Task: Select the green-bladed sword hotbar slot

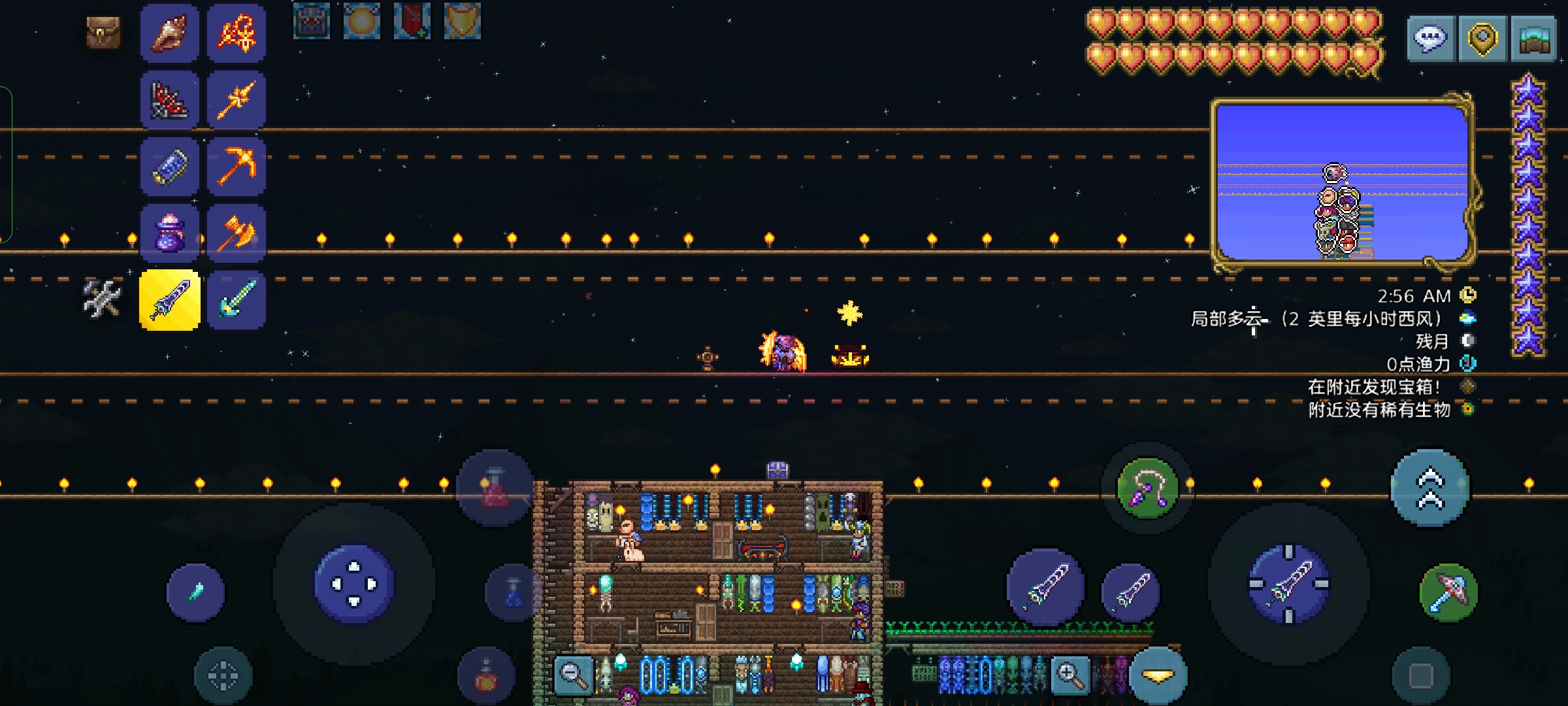Action: (237, 300)
